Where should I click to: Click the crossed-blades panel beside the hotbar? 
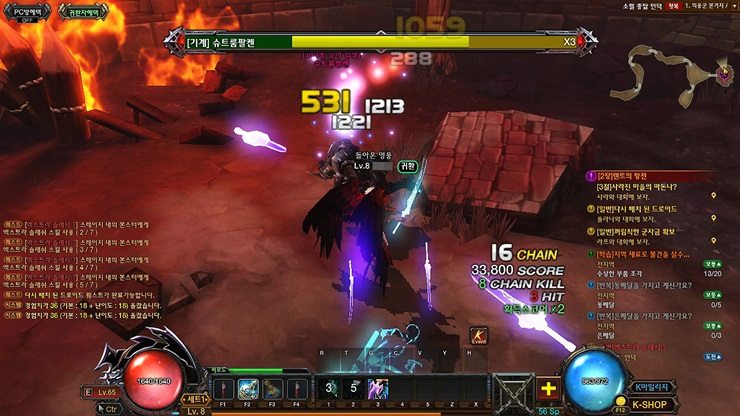[x=512, y=390]
